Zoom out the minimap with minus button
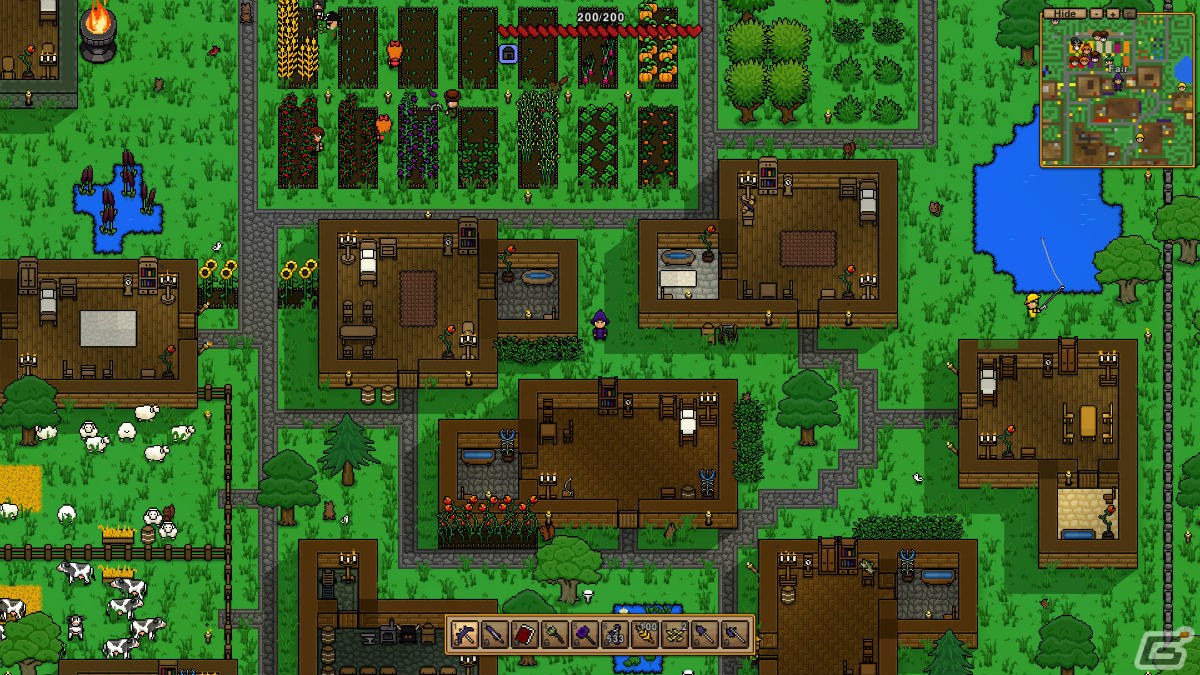The image size is (1200, 675). click(x=1097, y=14)
